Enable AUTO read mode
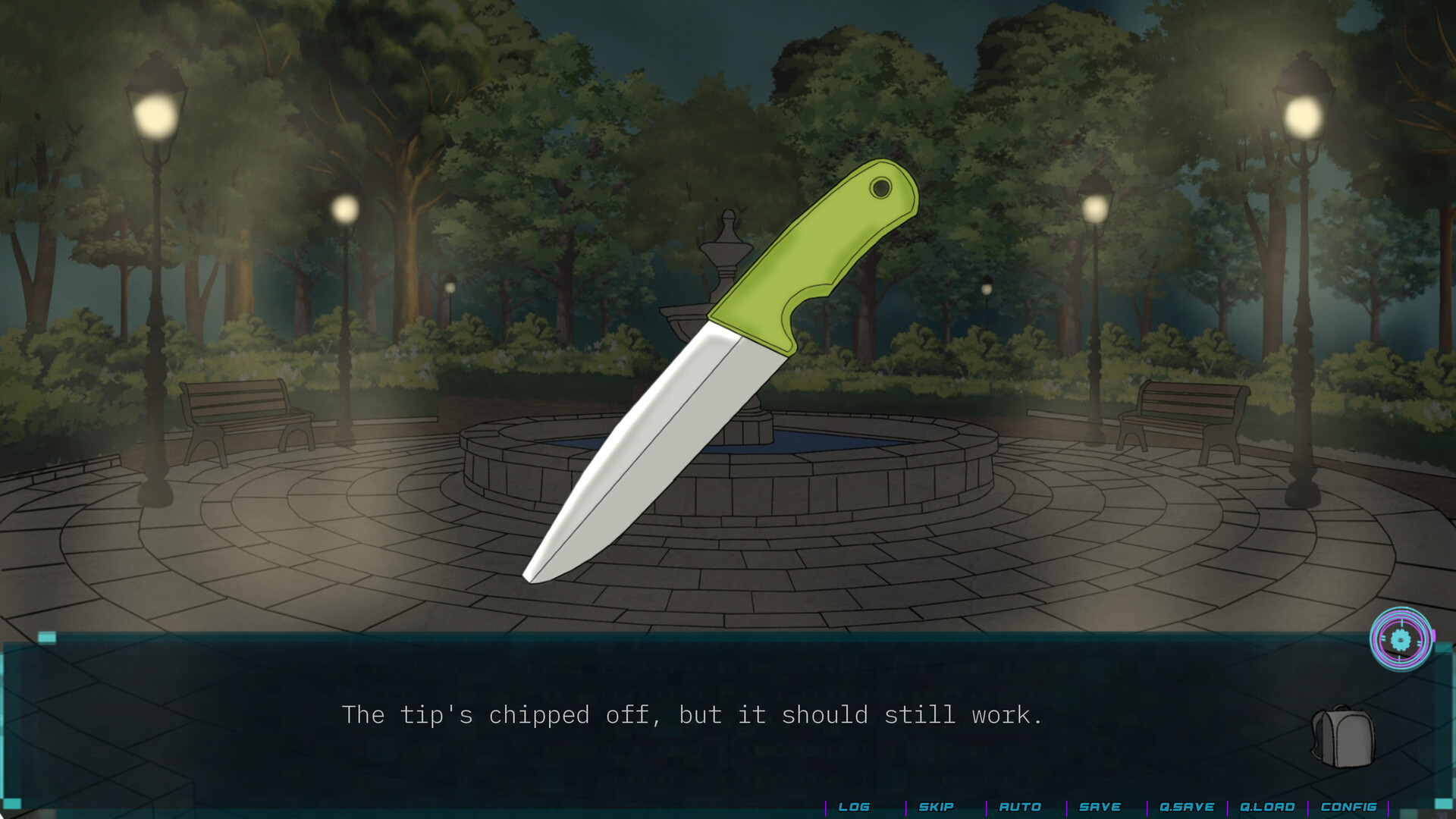1456x819 pixels. (1021, 806)
